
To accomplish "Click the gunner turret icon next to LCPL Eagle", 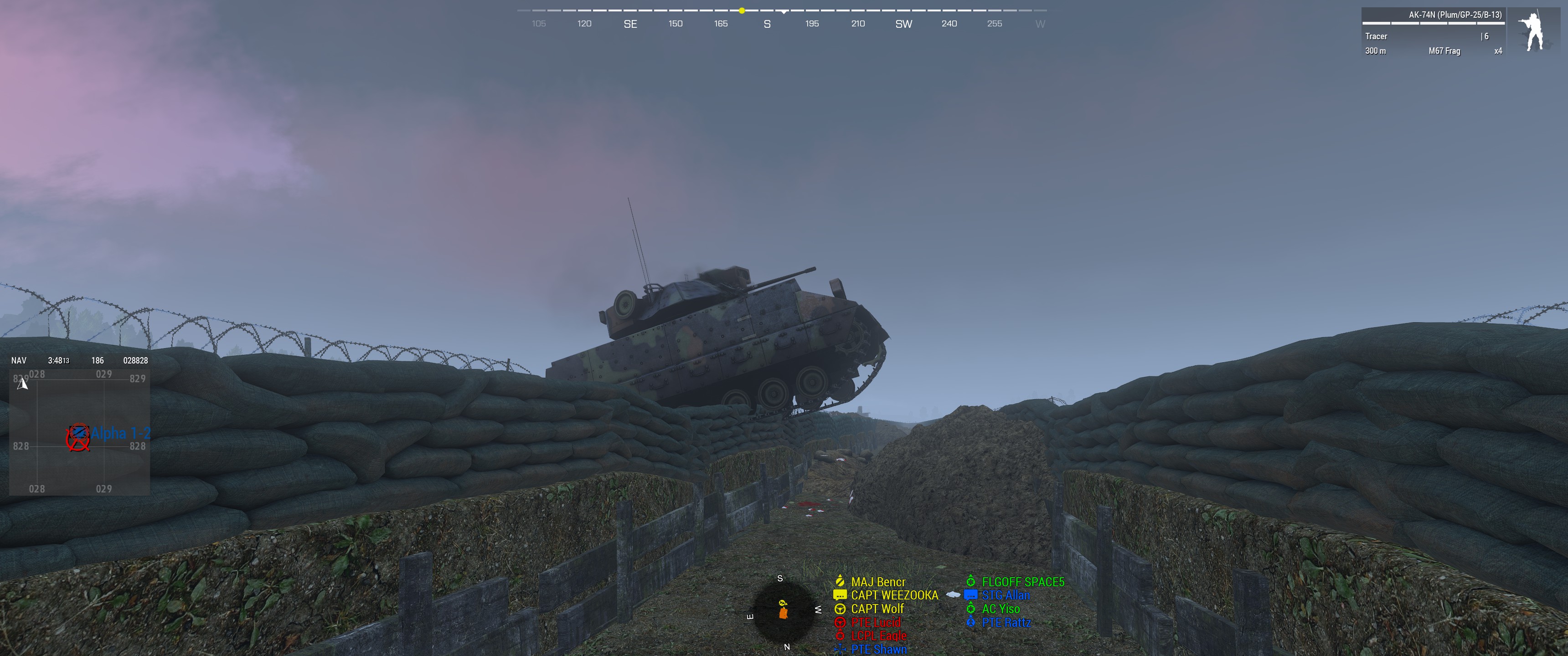I will pyautogui.click(x=840, y=635).
